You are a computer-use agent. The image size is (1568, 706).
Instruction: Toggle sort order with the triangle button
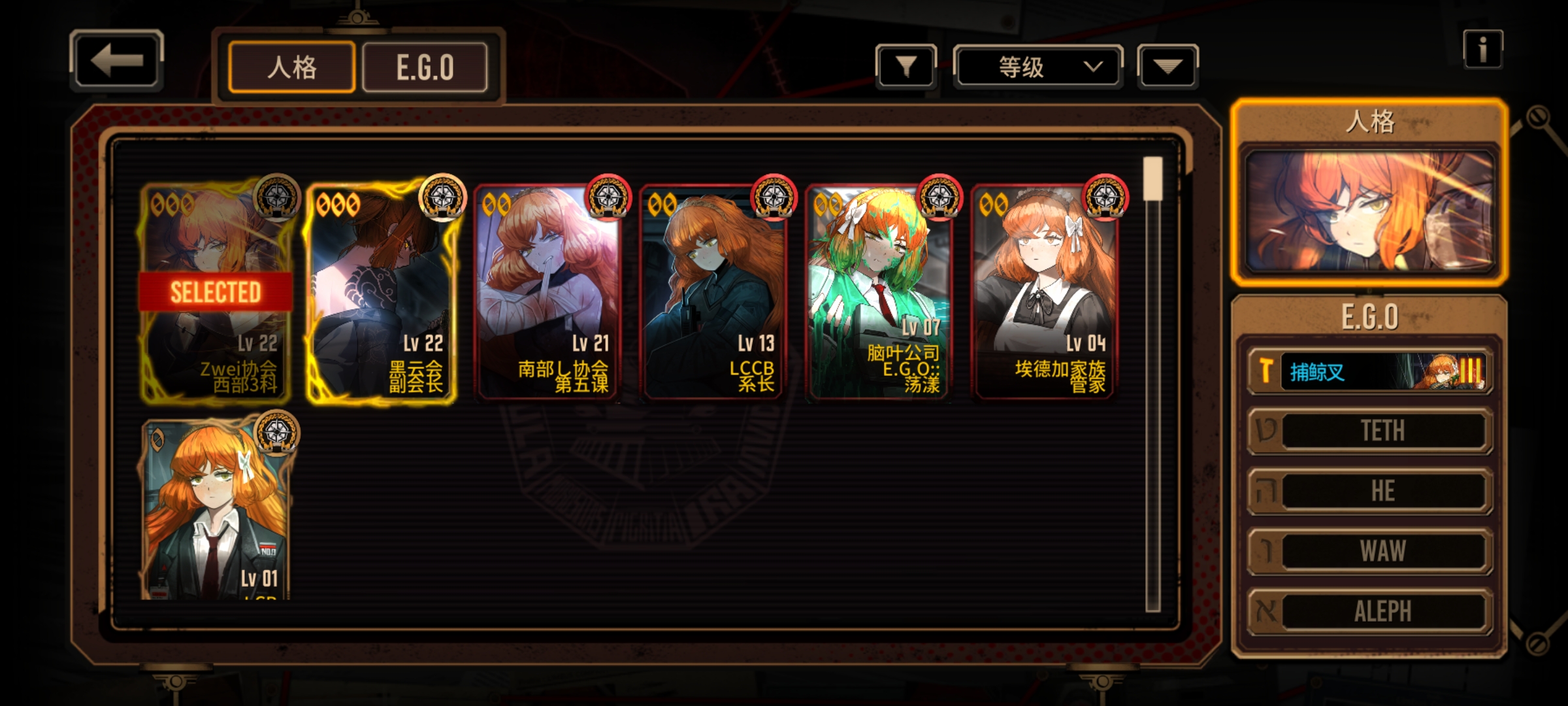[x=1167, y=66]
